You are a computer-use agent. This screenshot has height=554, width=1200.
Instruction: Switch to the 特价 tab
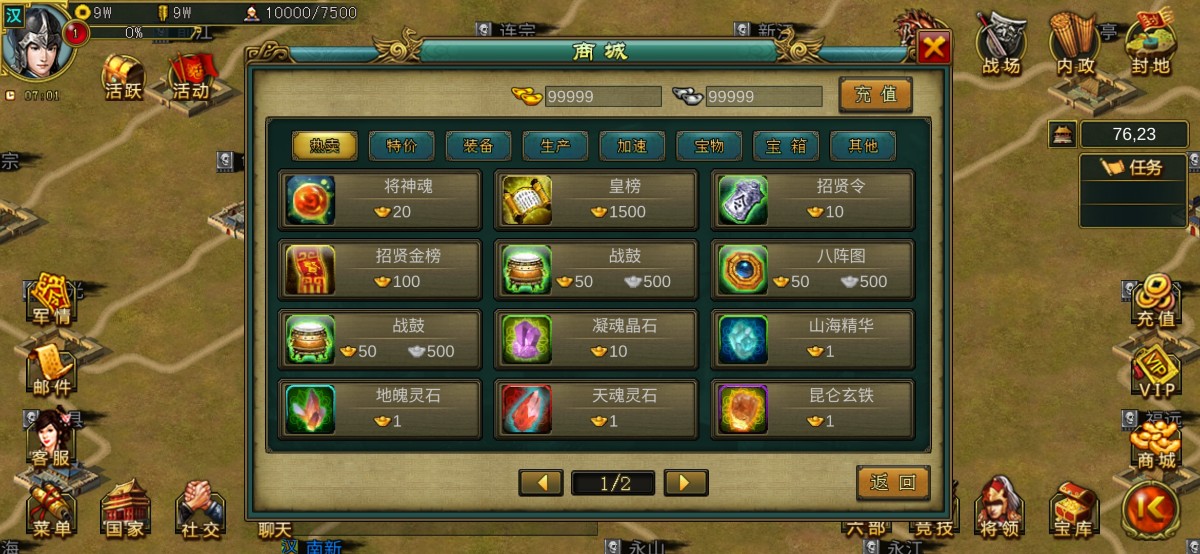[401, 146]
